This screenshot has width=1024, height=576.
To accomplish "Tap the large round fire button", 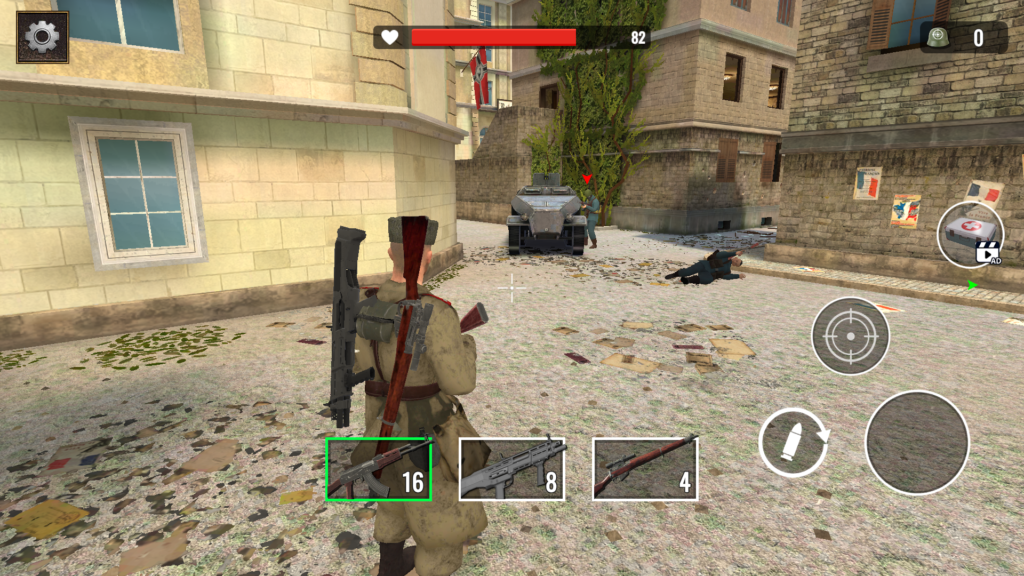I will (916, 442).
